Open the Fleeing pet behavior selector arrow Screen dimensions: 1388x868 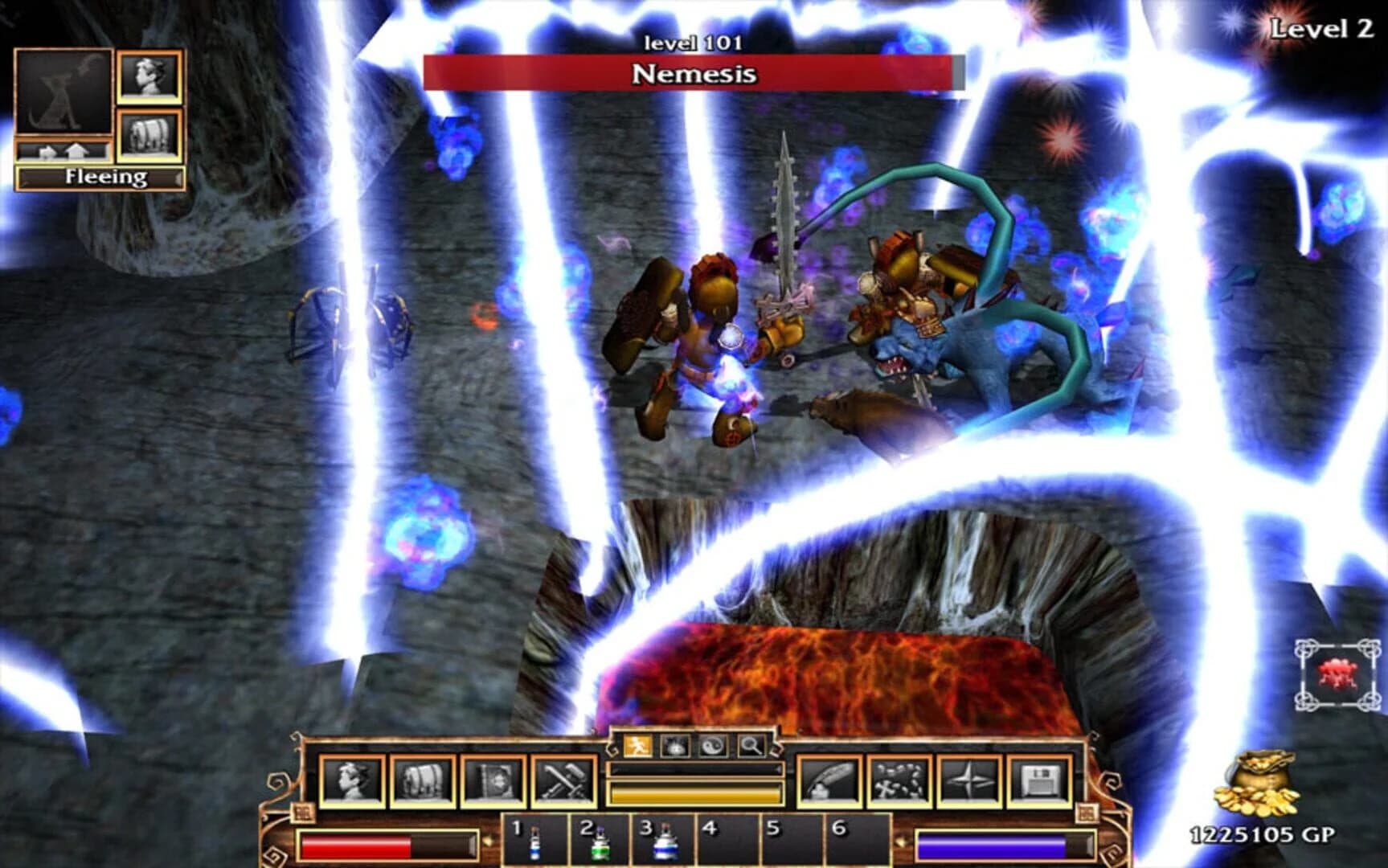(x=177, y=178)
